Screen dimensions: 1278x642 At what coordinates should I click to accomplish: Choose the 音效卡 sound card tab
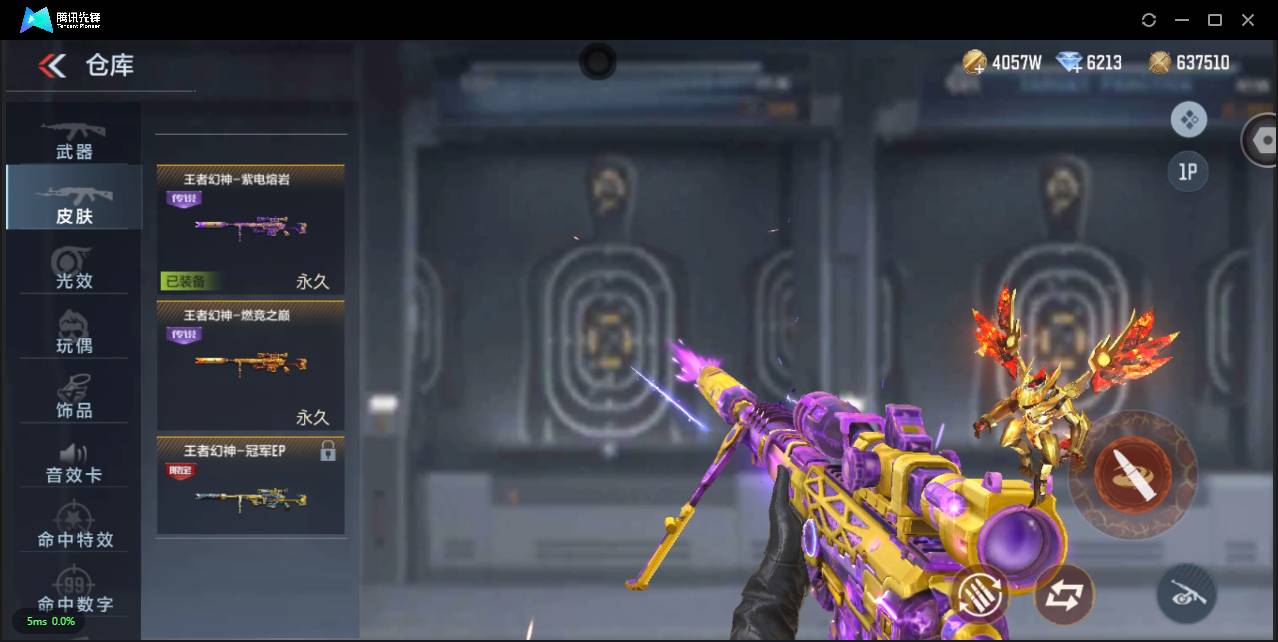pos(74,462)
